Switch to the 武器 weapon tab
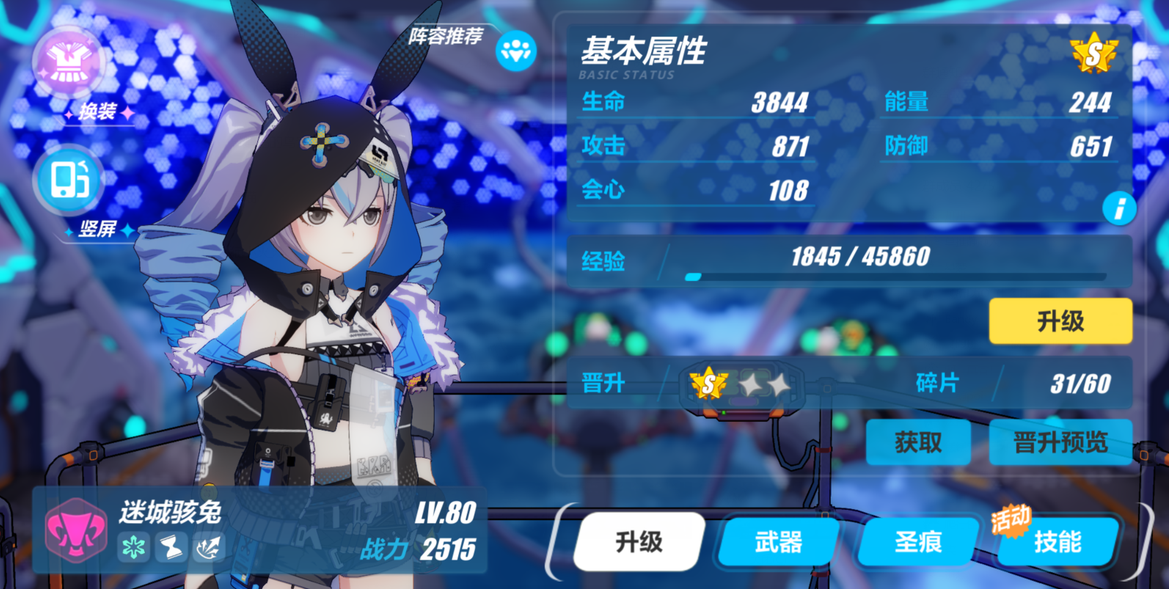 (778, 542)
